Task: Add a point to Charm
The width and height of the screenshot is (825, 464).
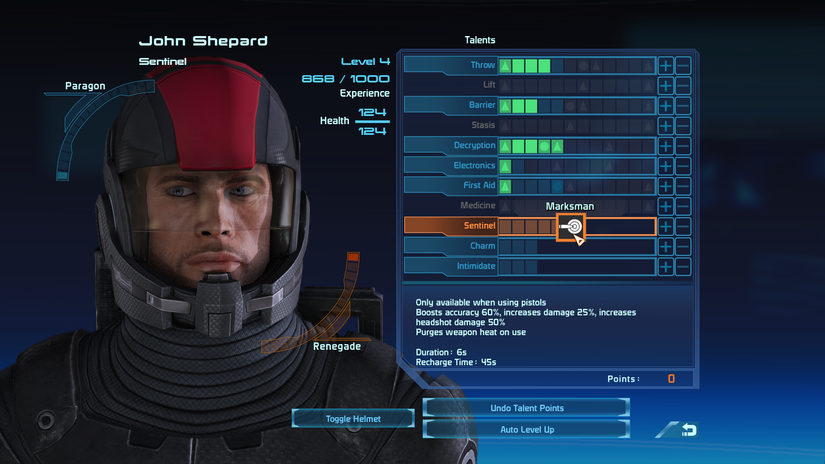Action: coord(666,246)
